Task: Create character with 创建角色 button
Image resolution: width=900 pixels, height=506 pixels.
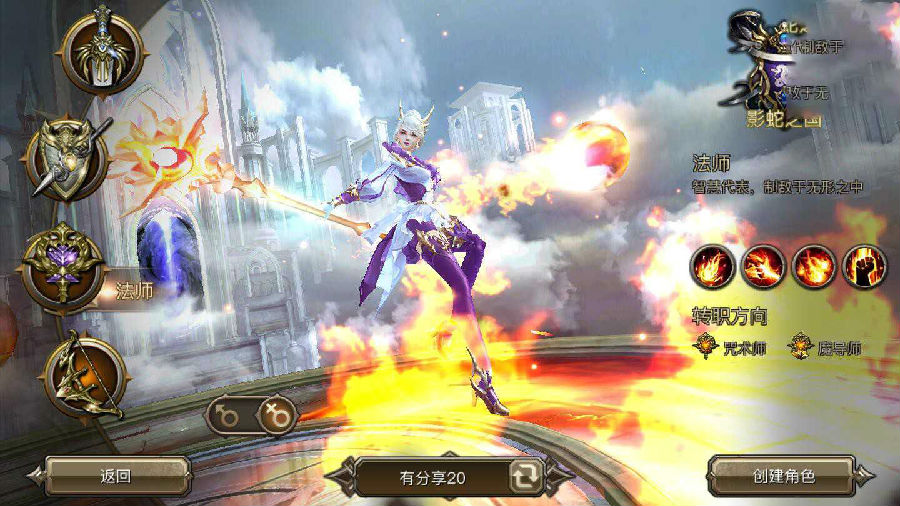Action: 783,476
